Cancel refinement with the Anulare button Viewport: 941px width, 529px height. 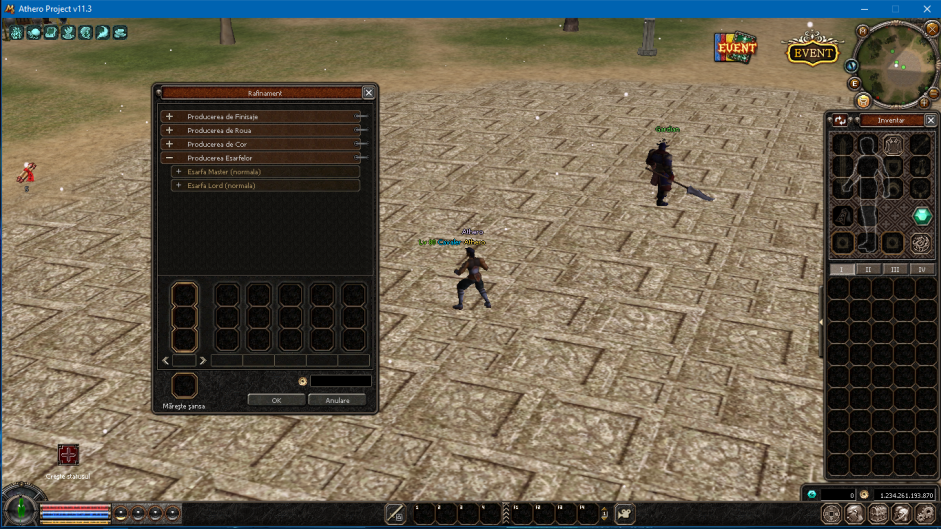point(337,400)
